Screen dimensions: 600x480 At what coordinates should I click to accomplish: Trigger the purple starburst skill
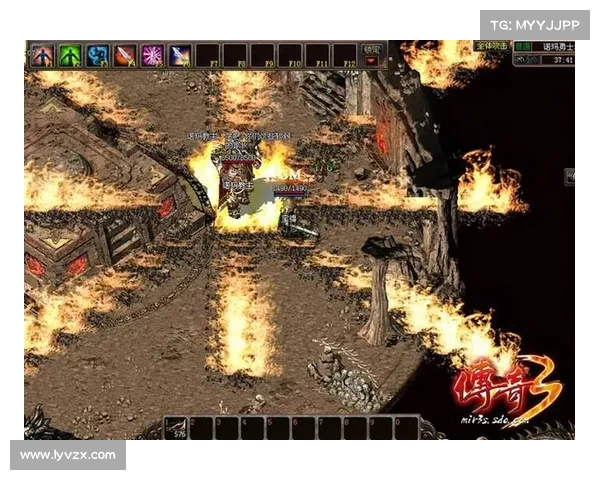152,55
